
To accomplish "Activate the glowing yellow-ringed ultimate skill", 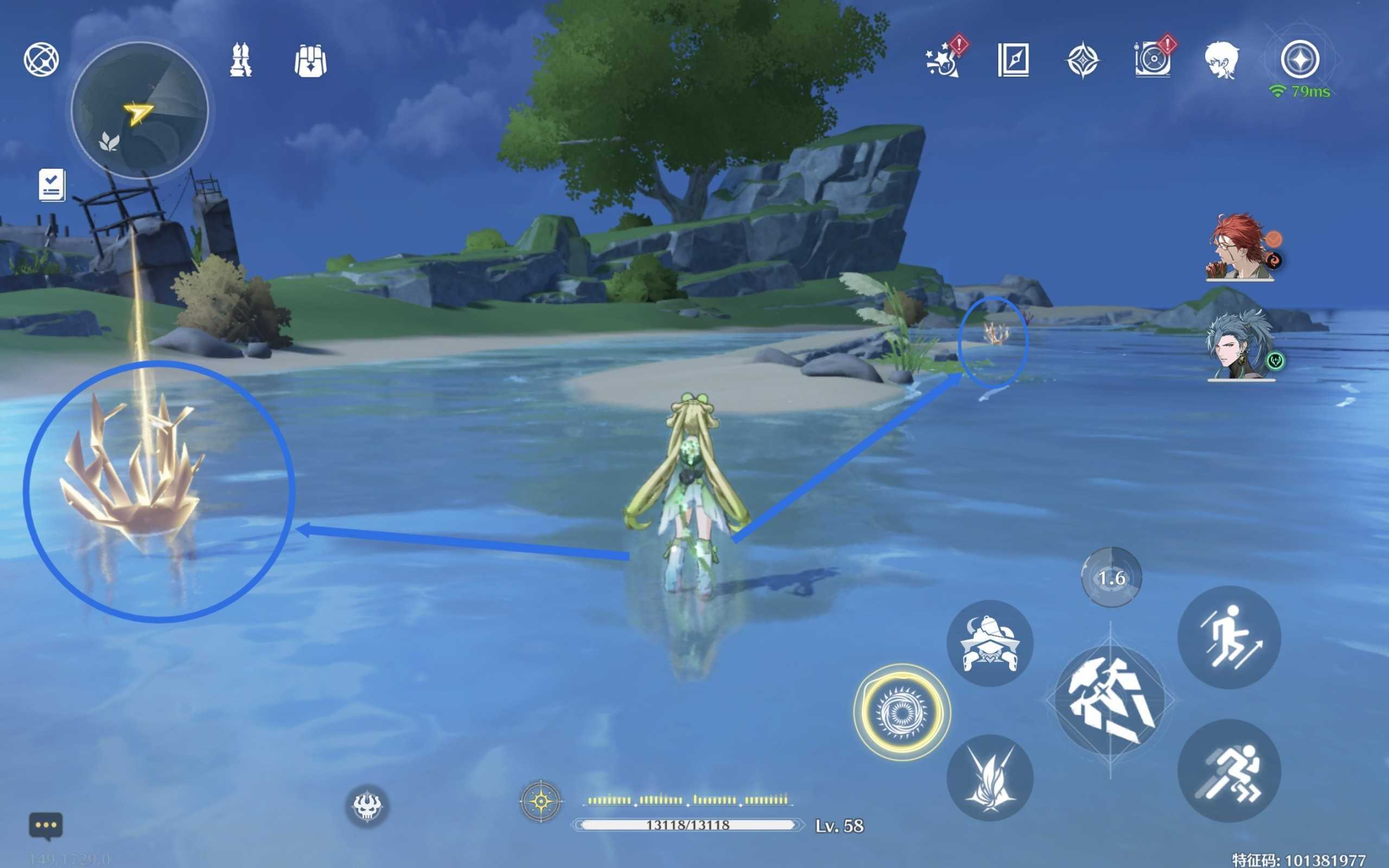I will (x=902, y=712).
